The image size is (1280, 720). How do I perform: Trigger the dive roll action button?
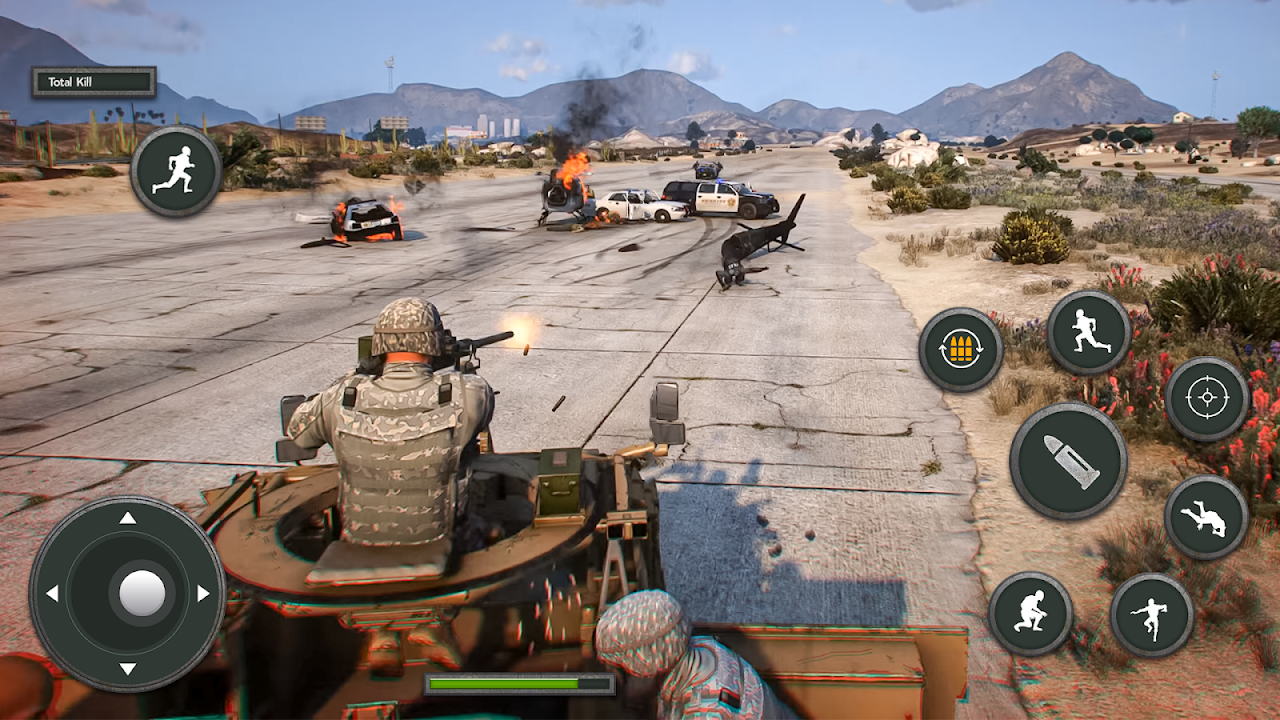click(x=1206, y=517)
